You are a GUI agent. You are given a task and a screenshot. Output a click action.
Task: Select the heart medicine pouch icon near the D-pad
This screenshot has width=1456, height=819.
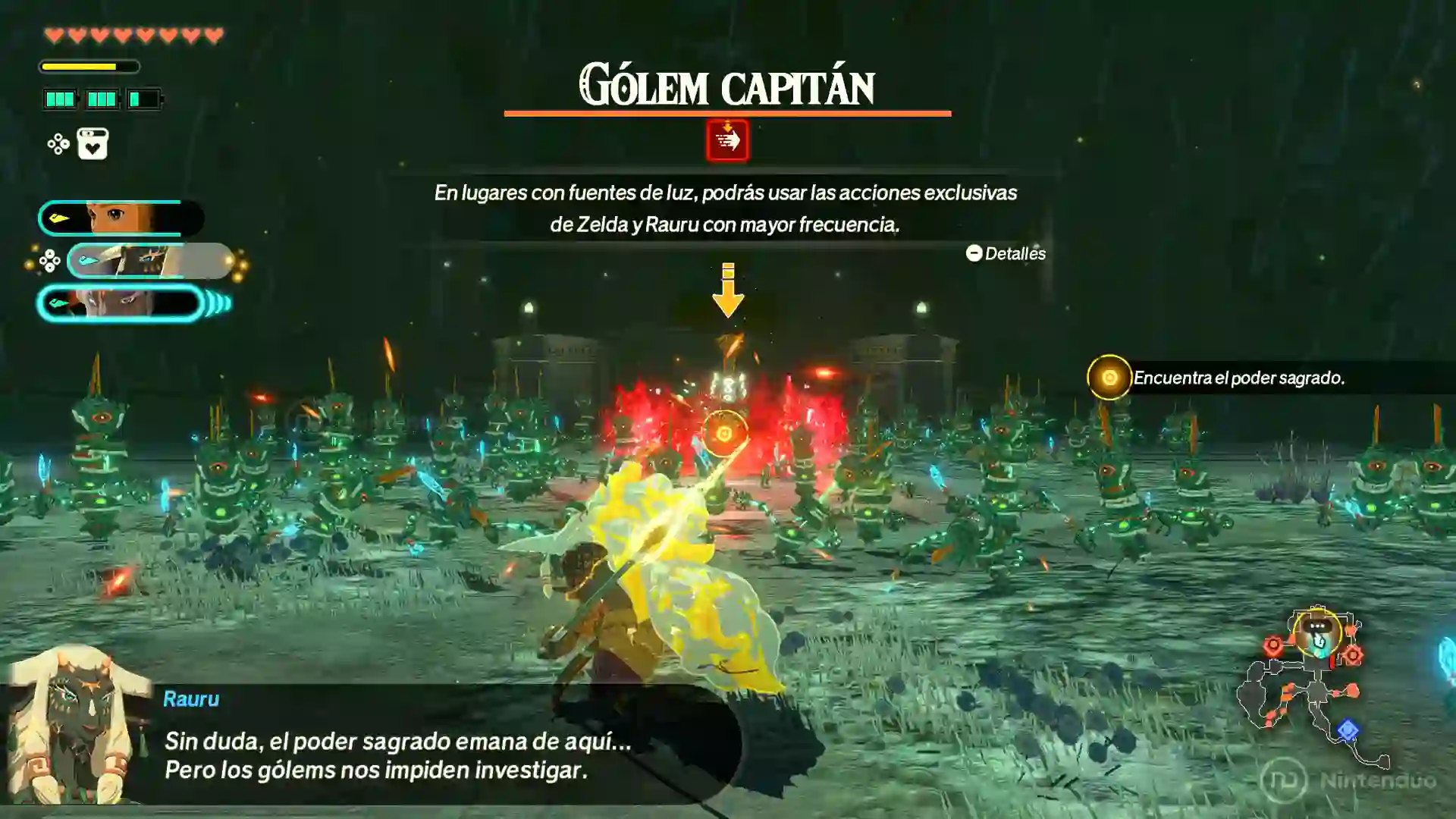pos(92,144)
